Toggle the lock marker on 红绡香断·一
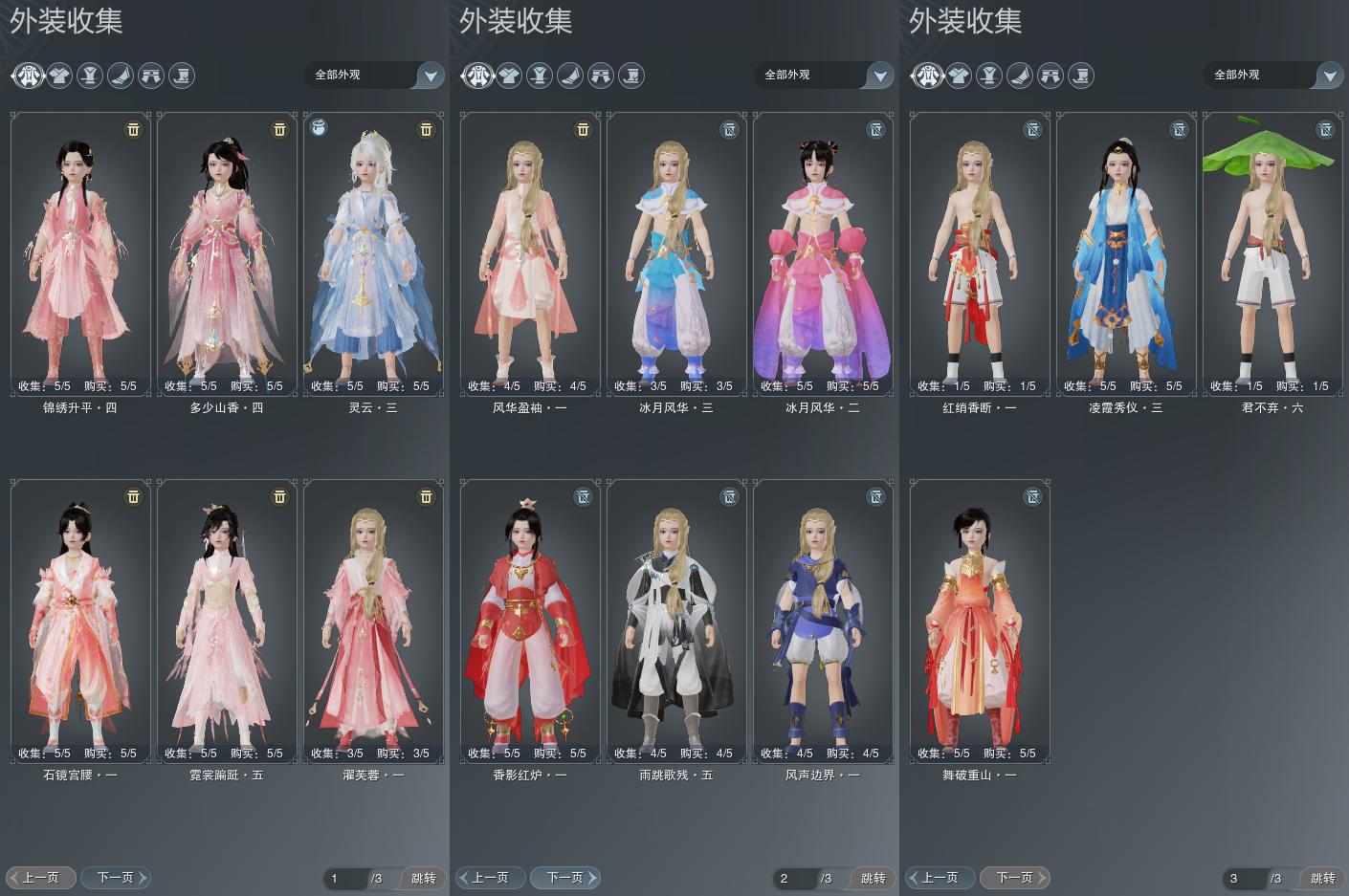Screen dimensions: 1349x896 point(1032,129)
